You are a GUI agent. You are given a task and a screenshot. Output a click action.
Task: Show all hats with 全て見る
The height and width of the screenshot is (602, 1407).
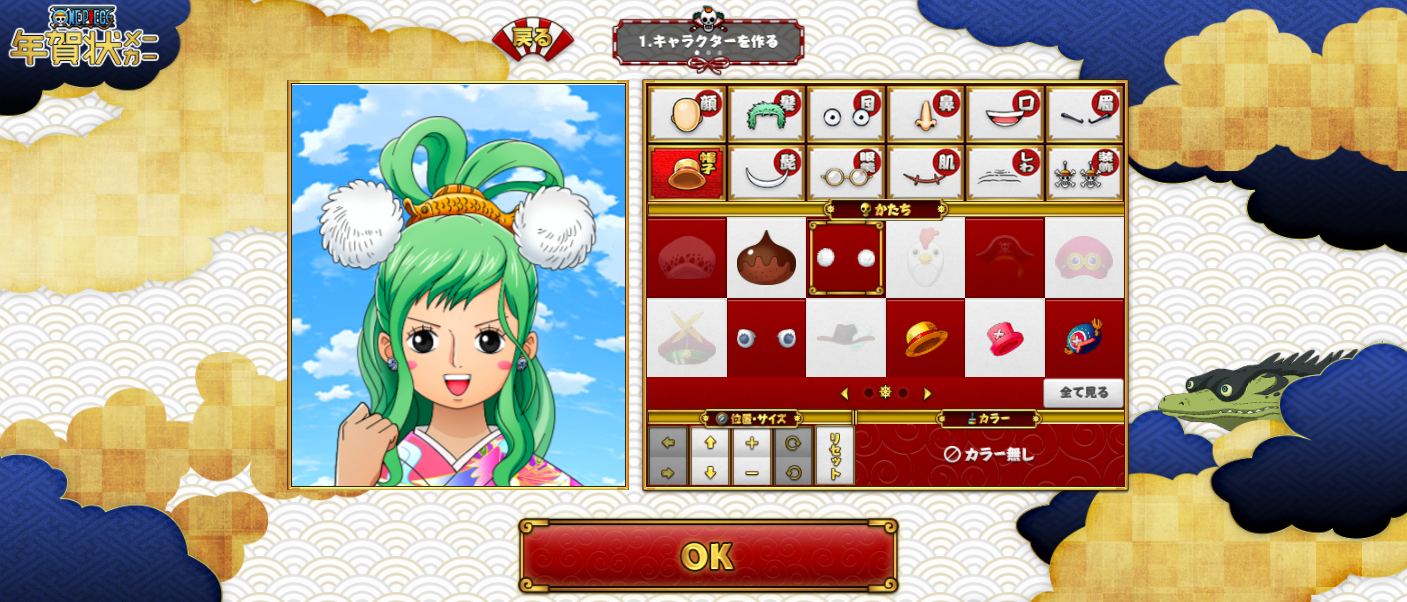1083,392
